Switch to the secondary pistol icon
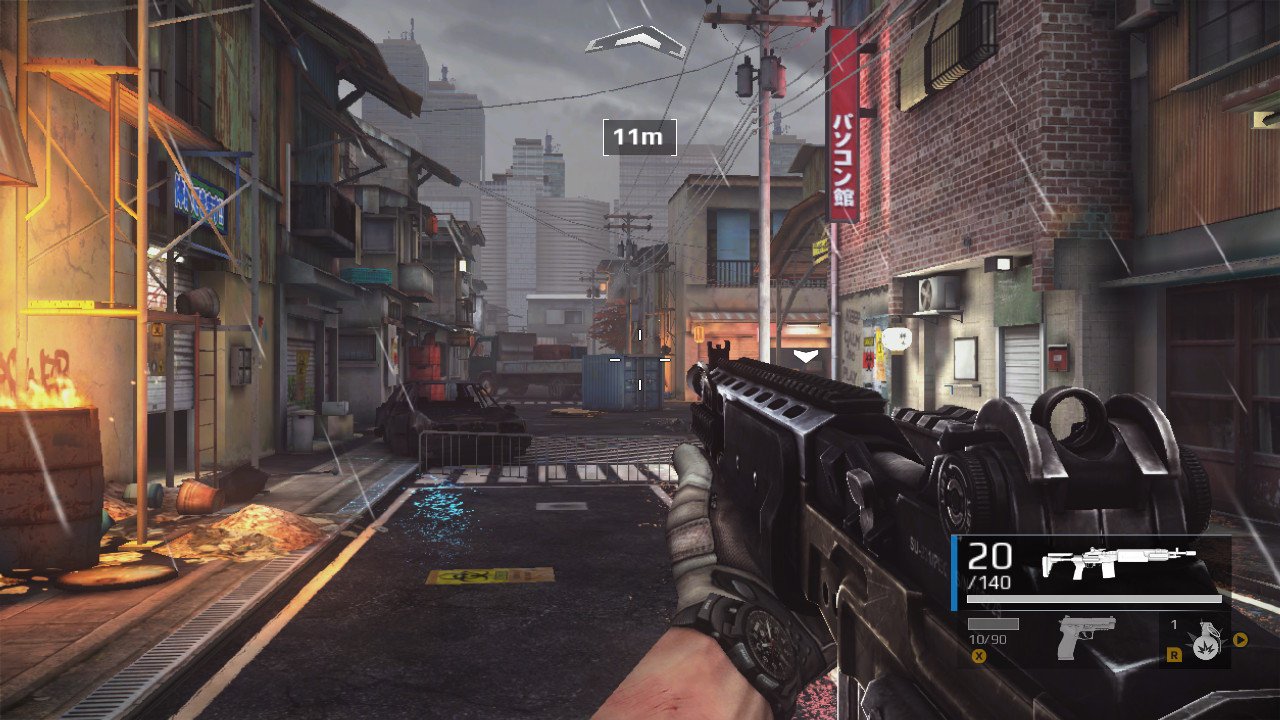The height and width of the screenshot is (720, 1280). (x=1085, y=637)
